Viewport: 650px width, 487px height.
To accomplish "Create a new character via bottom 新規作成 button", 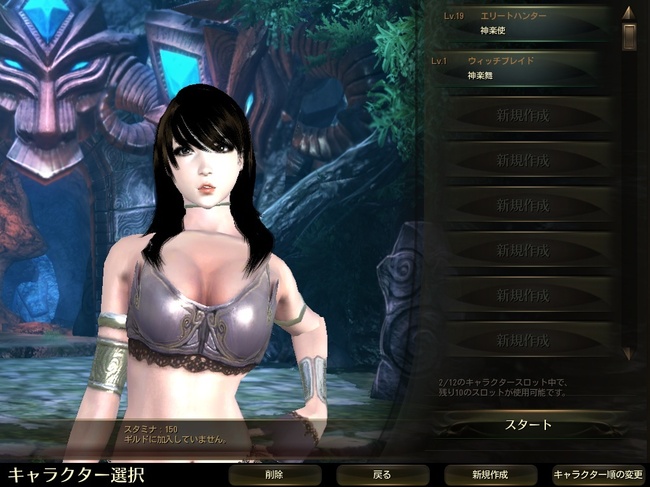I will (x=489, y=474).
